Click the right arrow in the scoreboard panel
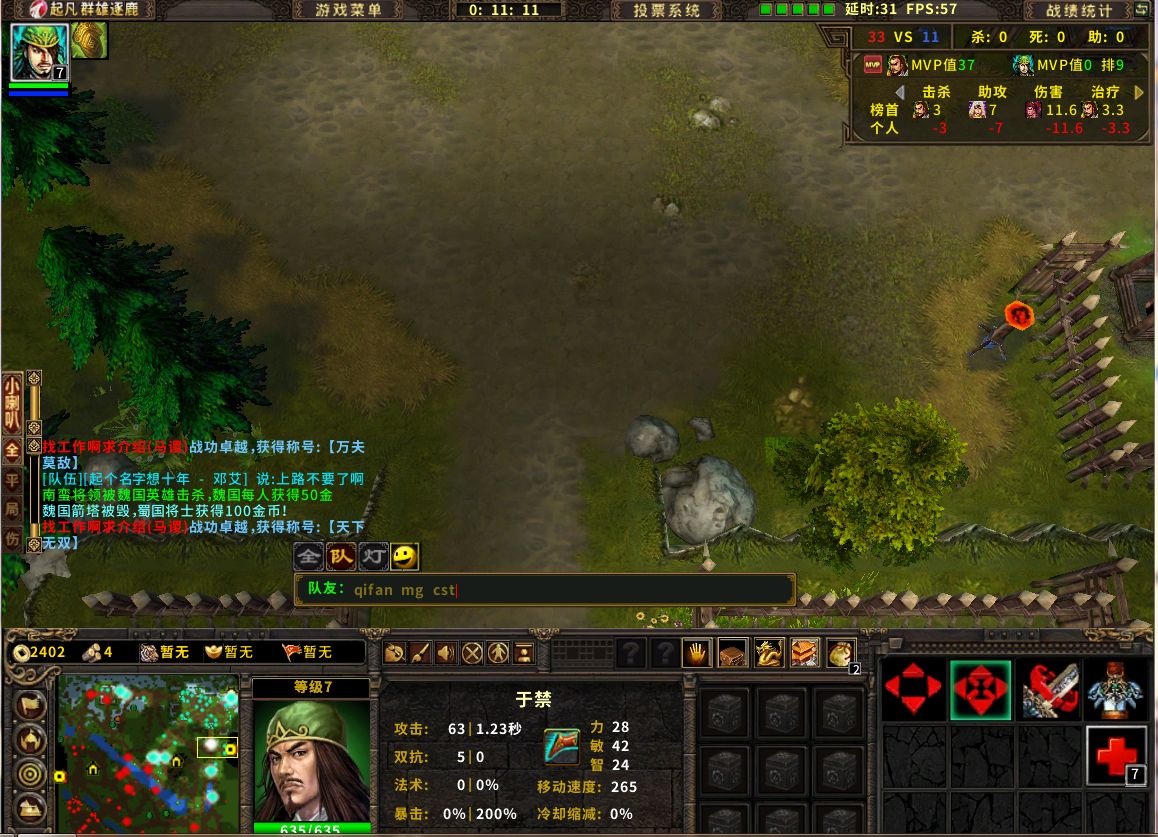Viewport: 1158px width, 837px height. [1139, 92]
